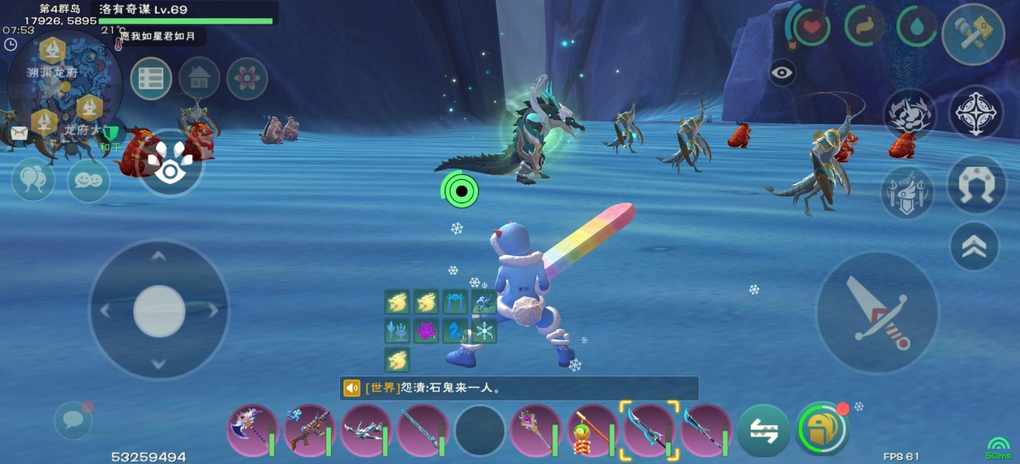Select the axe weapon hotbar slot
This screenshot has height=464, width=1020.
click(251, 430)
